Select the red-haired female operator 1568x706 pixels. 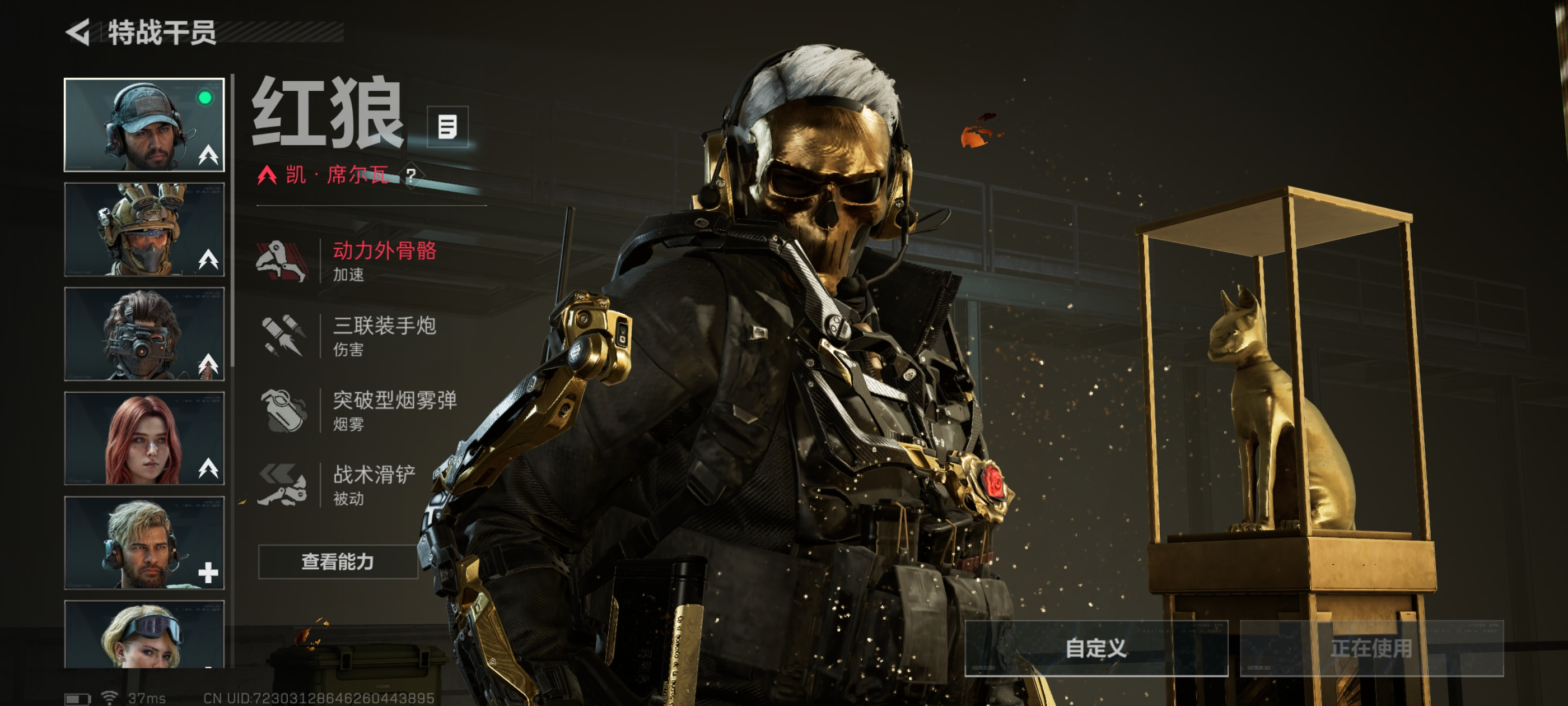click(x=144, y=439)
